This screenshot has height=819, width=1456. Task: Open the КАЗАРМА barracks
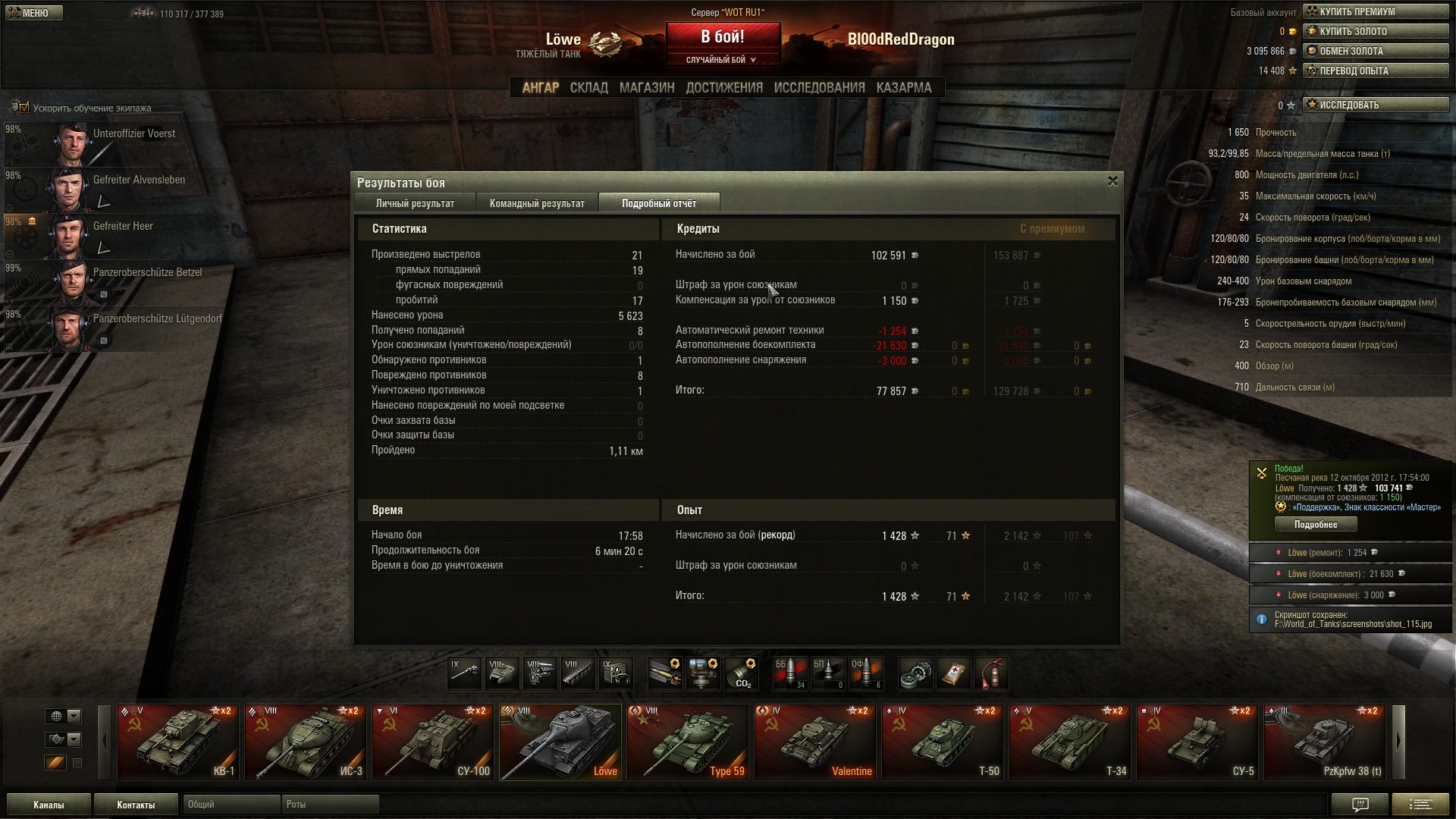903,88
